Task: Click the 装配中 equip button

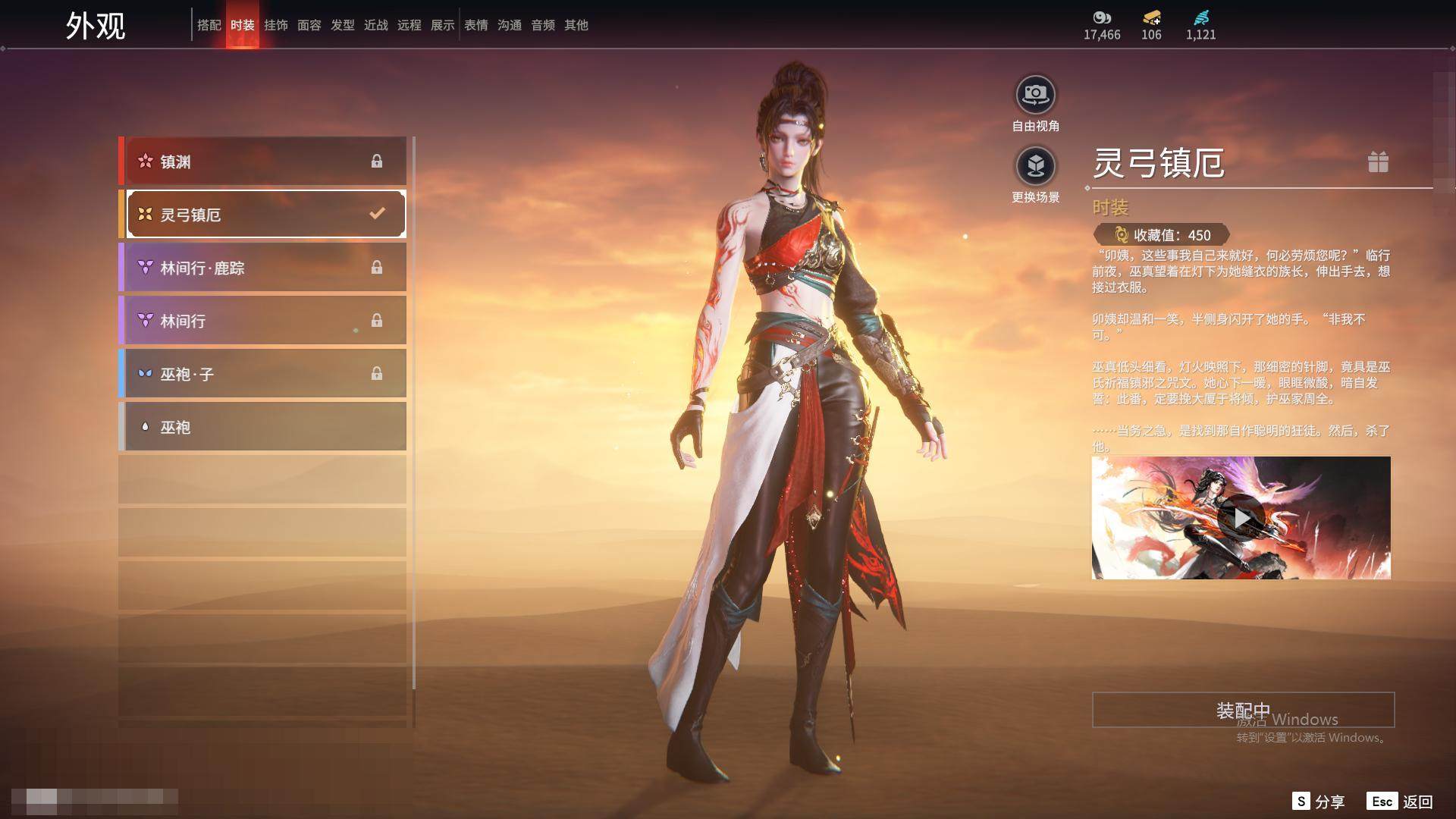Action: pos(1243,710)
